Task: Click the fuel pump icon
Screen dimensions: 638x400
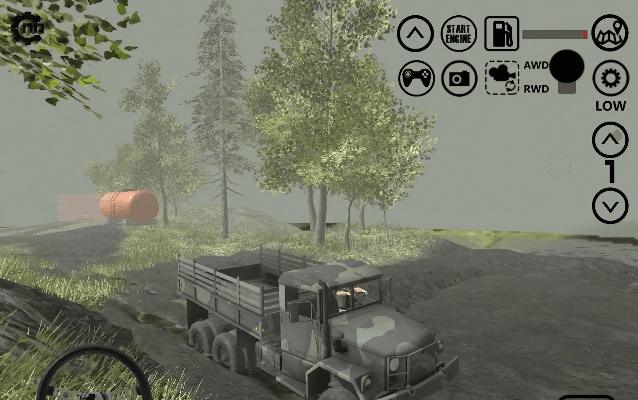Action: pyautogui.click(x=502, y=34)
